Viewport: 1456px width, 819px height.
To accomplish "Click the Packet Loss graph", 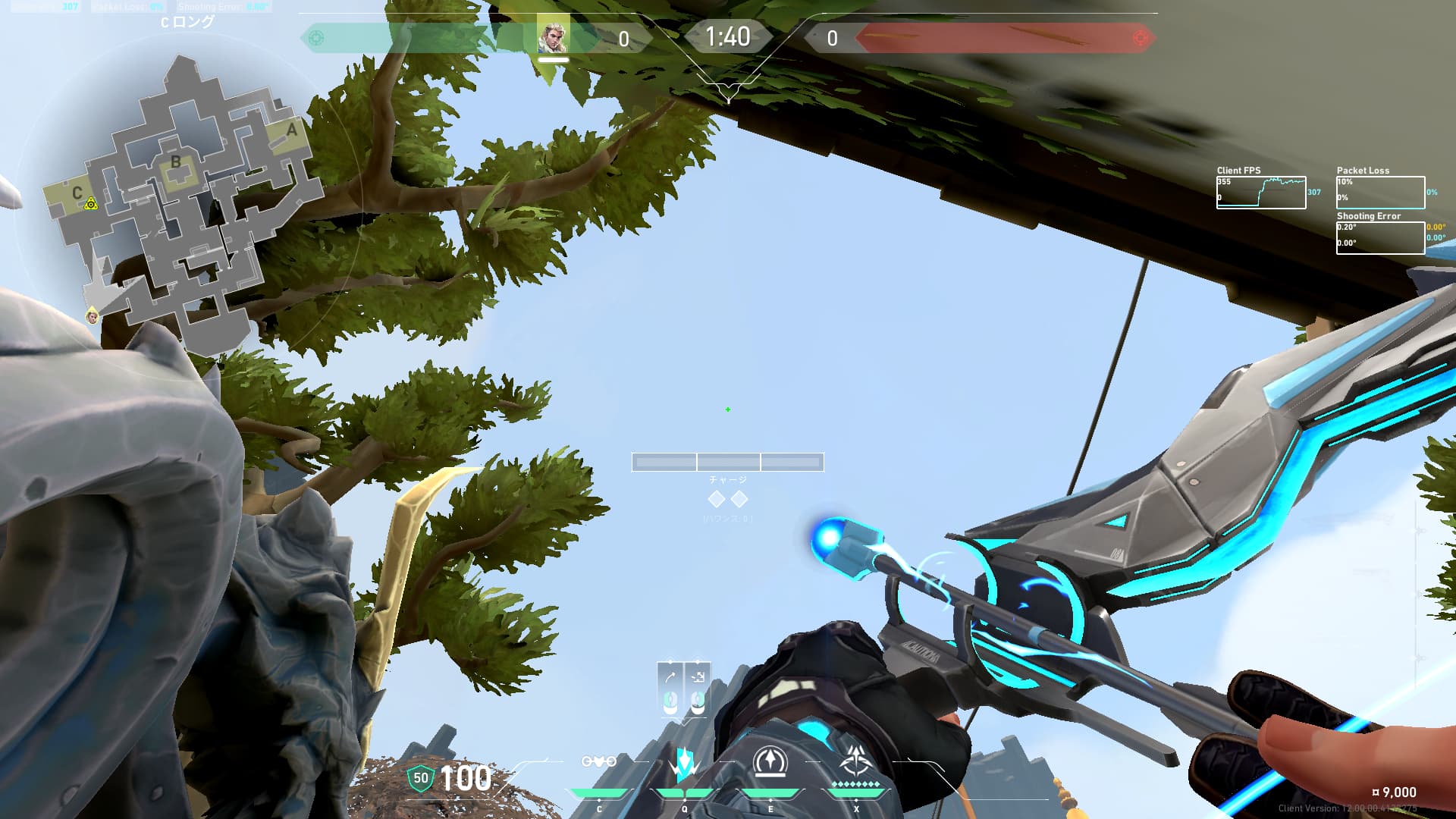I will (x=1379, y=193).
